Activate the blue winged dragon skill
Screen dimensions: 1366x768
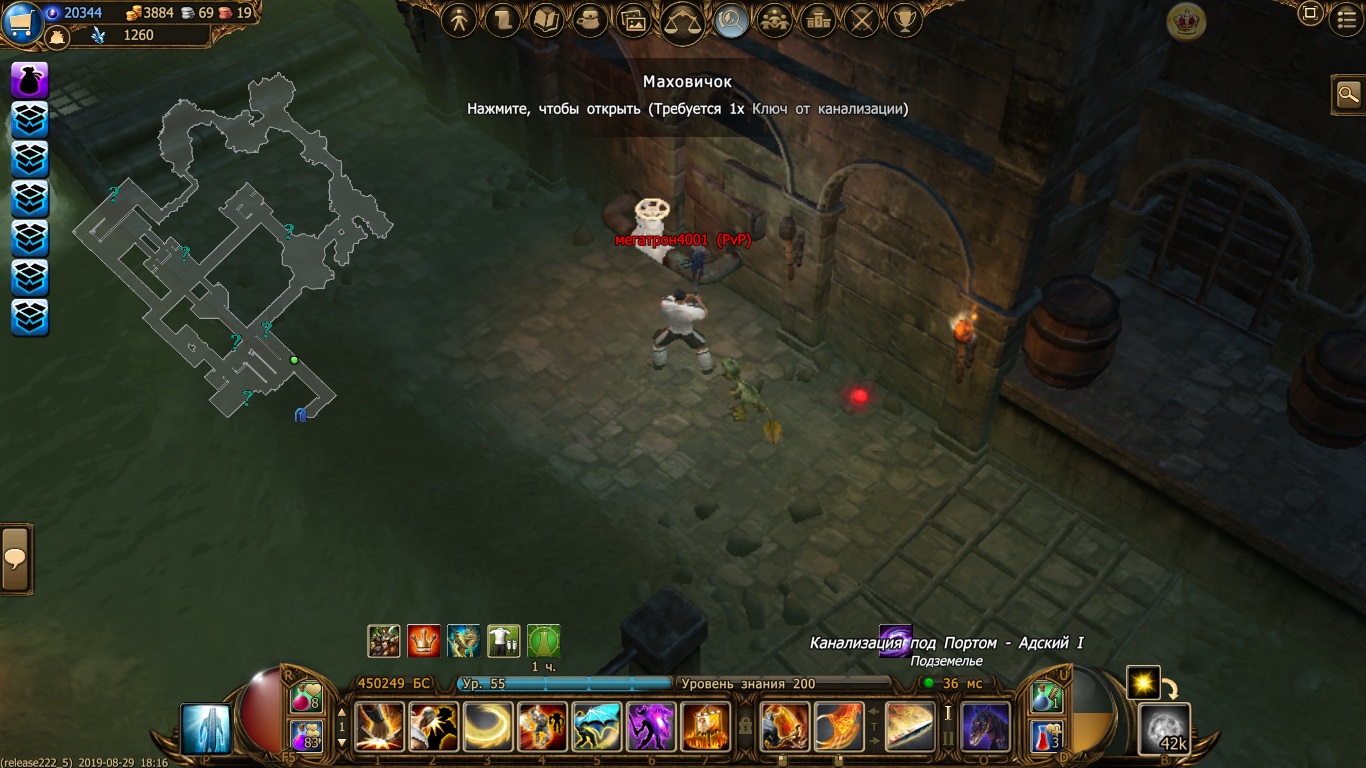point(596,727)
